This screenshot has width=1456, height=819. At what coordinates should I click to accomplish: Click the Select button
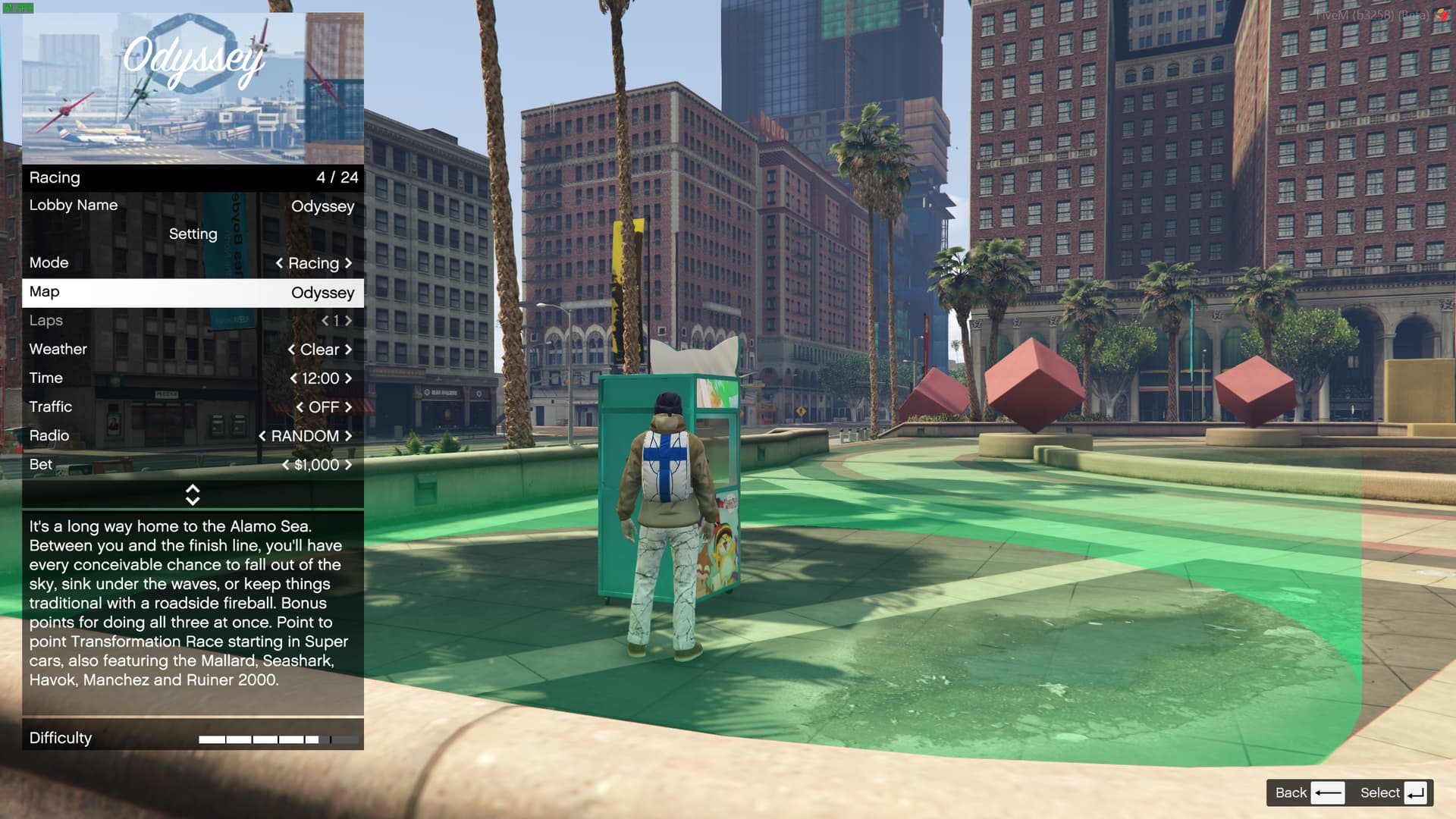coord(1394,793)
